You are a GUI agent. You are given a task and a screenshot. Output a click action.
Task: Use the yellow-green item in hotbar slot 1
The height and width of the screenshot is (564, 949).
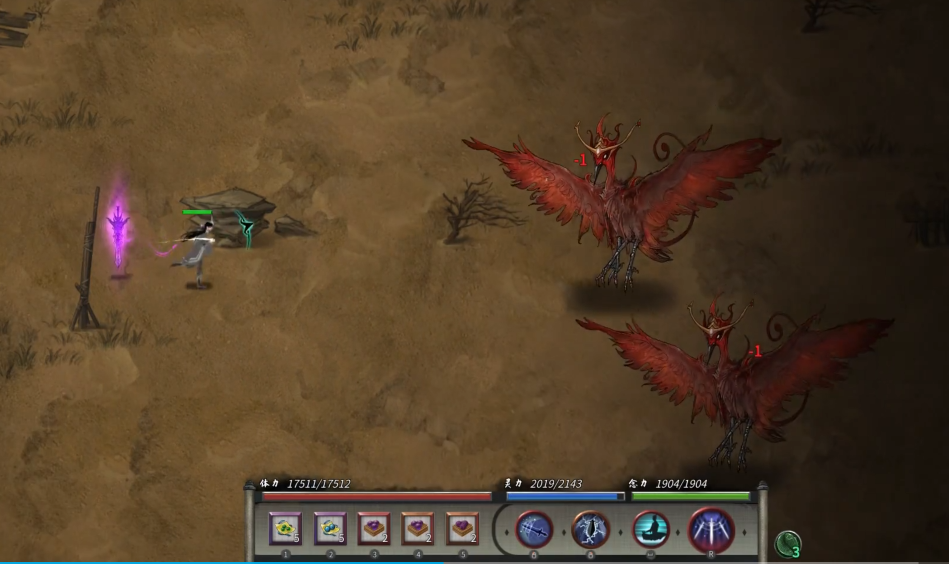point(285,528)
